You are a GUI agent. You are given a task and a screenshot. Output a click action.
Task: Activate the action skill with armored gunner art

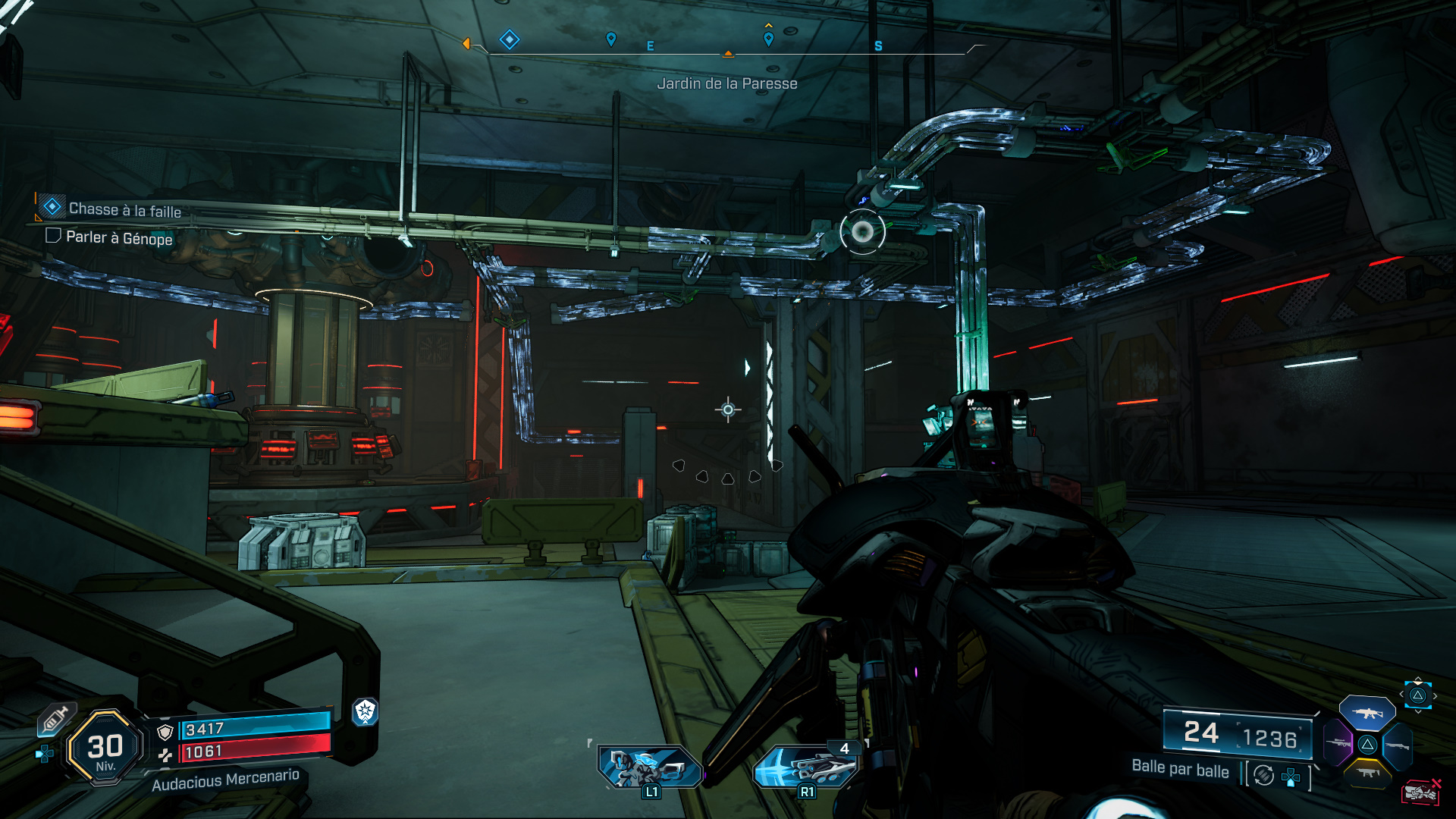[x=649, y=767]
